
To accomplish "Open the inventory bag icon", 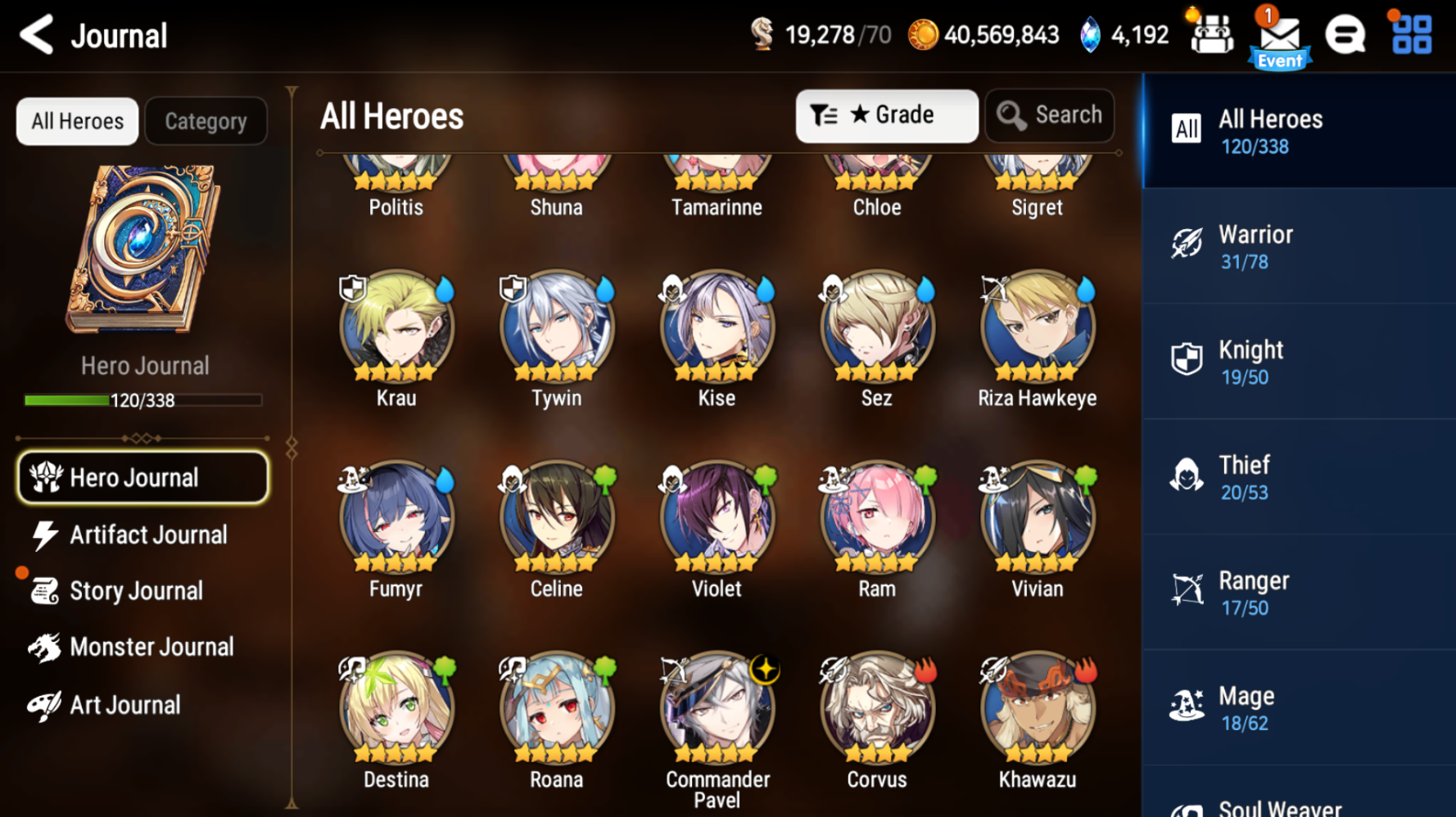I will (x=1211, y=34).
